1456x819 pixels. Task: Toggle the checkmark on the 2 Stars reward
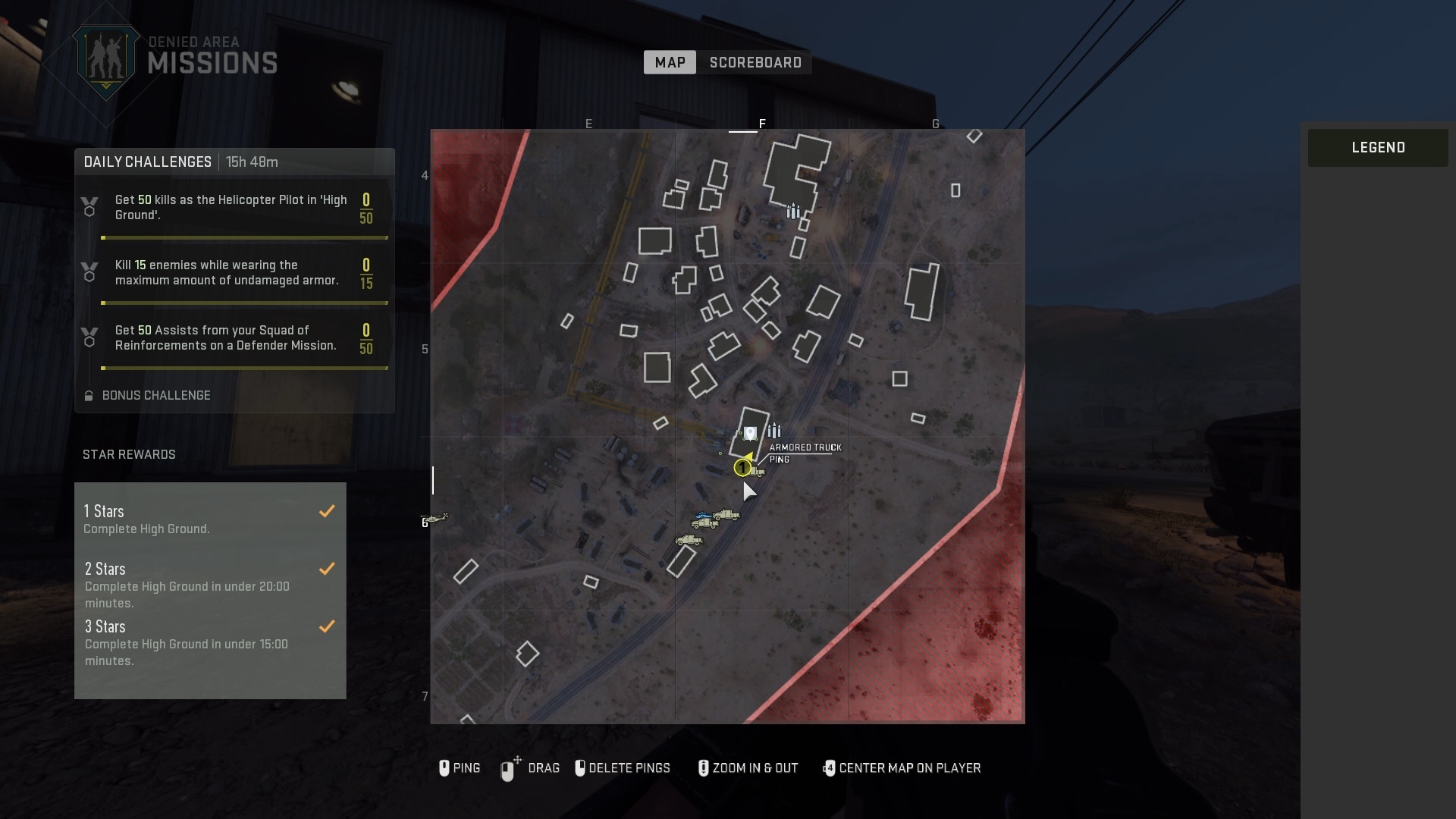pyautogui.click(x=327, y=569)
